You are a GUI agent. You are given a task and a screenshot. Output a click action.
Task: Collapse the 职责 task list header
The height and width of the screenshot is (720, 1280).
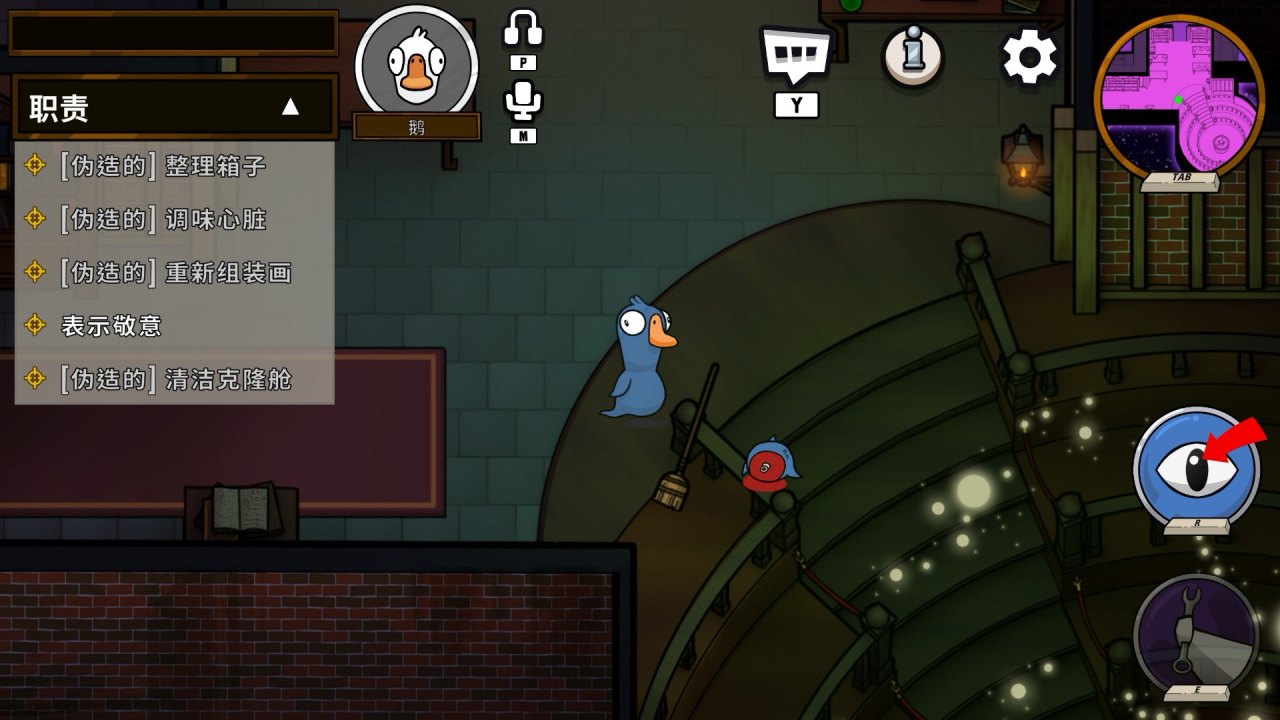click(290, 107)
